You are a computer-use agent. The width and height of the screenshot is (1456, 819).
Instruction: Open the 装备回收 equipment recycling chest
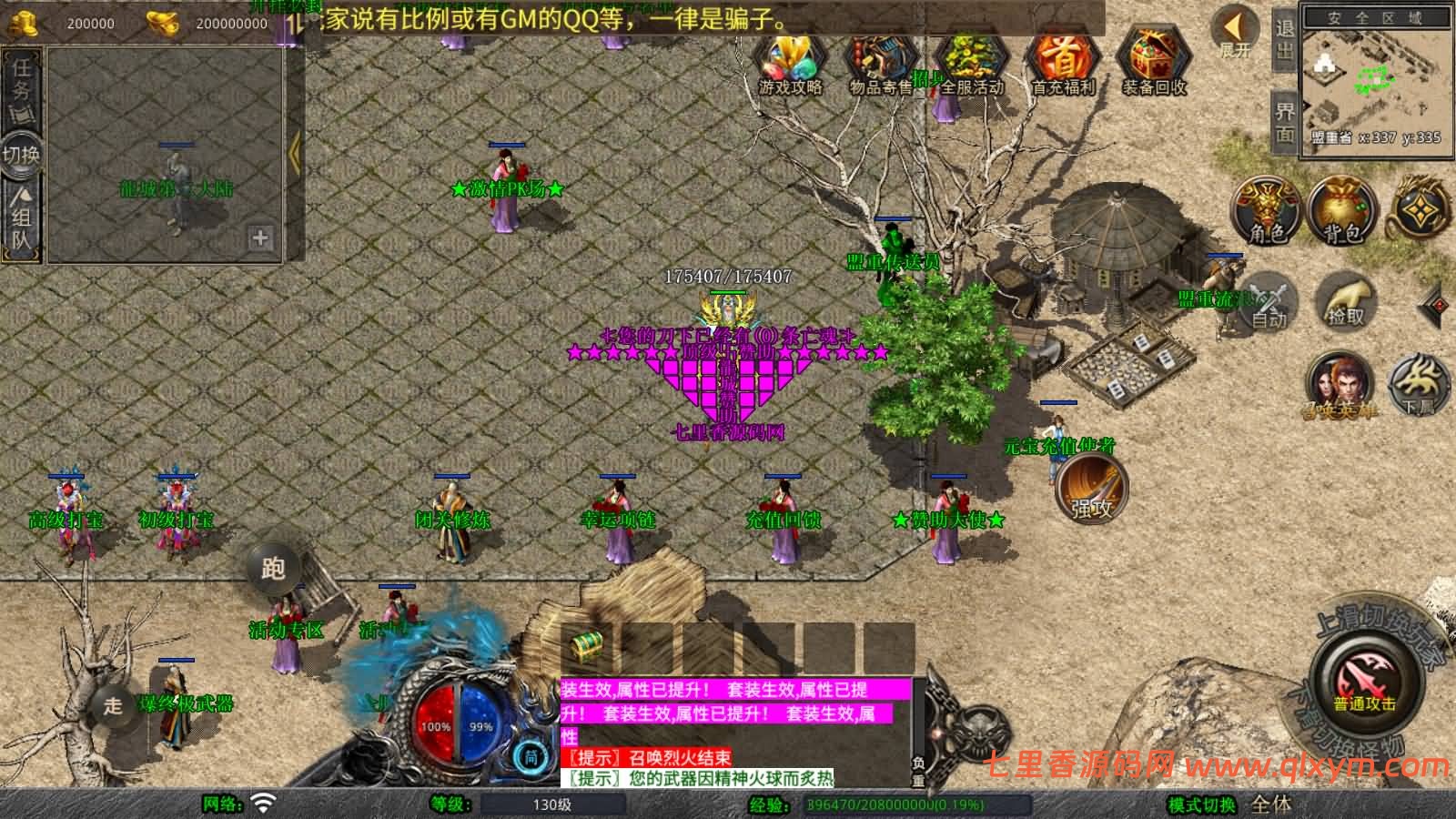1154,62
